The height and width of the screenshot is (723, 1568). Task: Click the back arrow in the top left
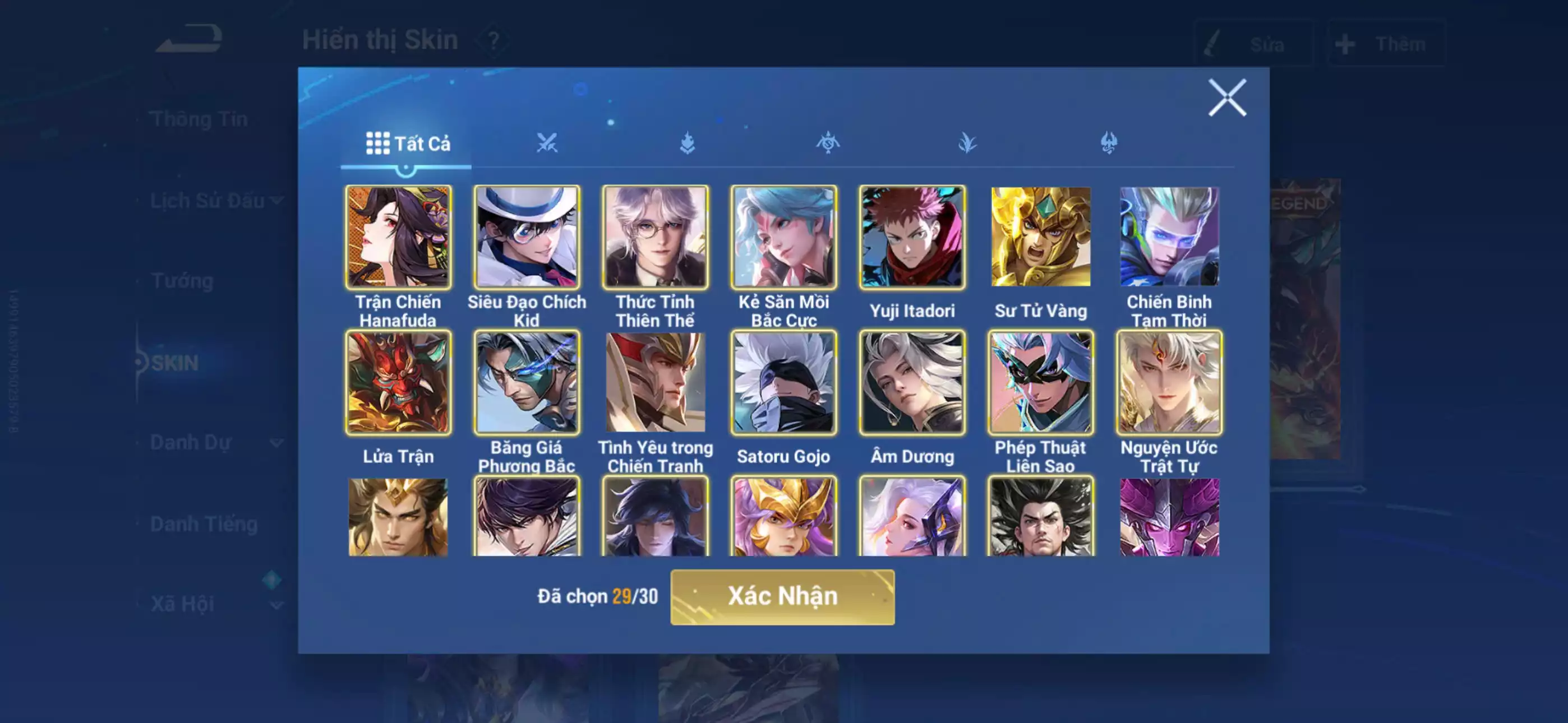pos(188,38)
